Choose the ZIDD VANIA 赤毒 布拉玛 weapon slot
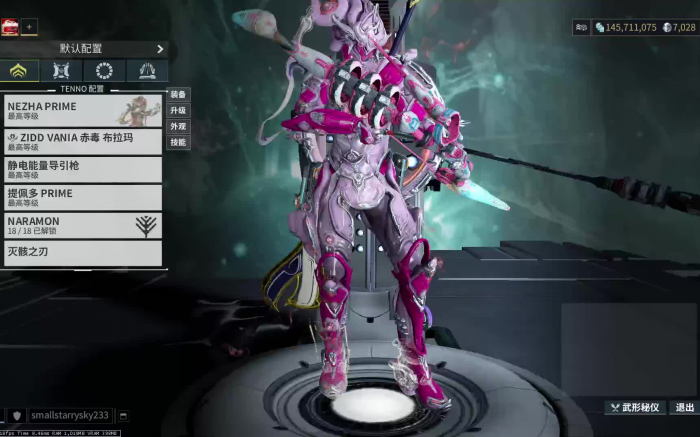 [82, 141]
